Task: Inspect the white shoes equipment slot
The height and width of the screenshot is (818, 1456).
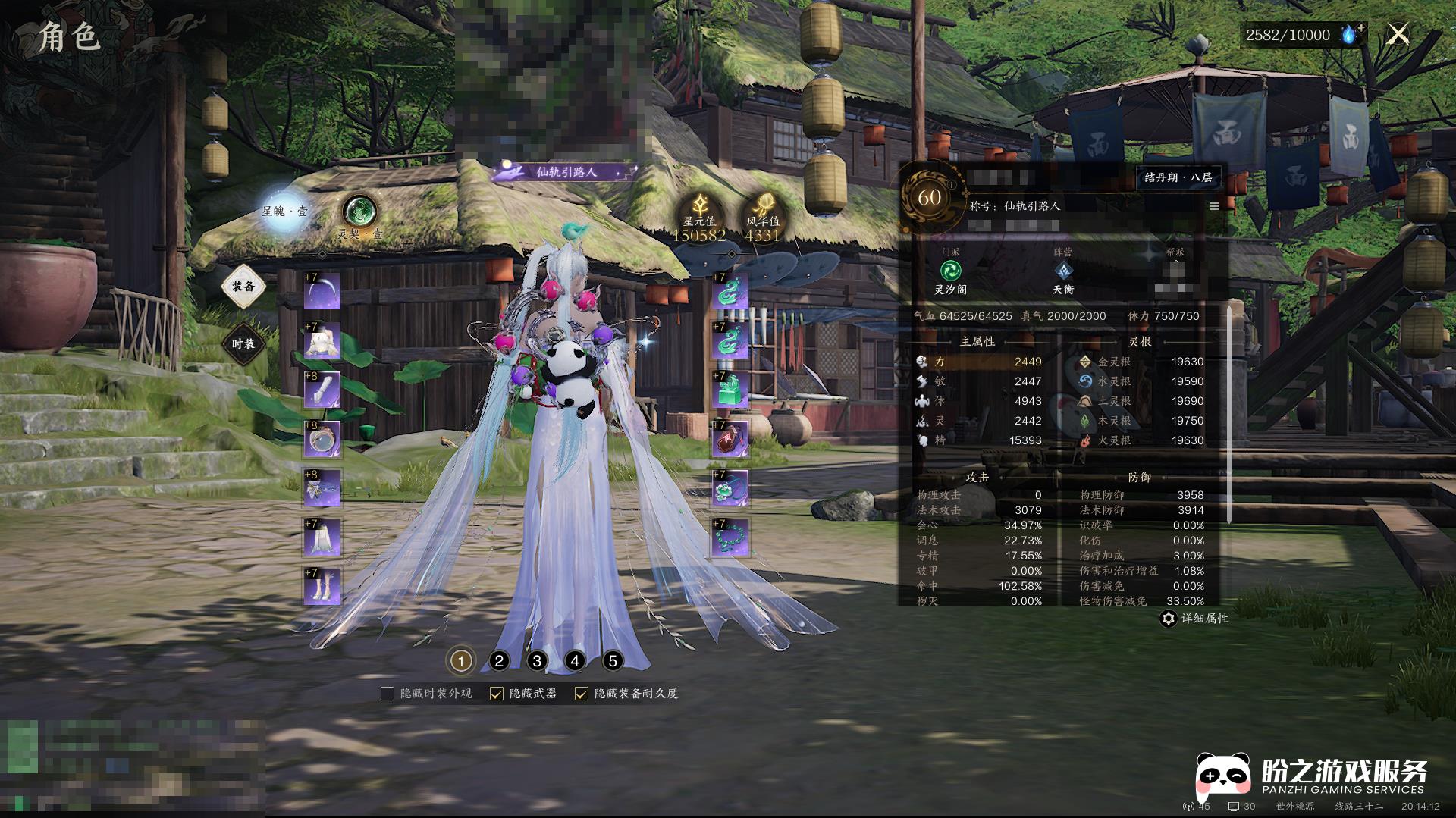Action: 322,586
